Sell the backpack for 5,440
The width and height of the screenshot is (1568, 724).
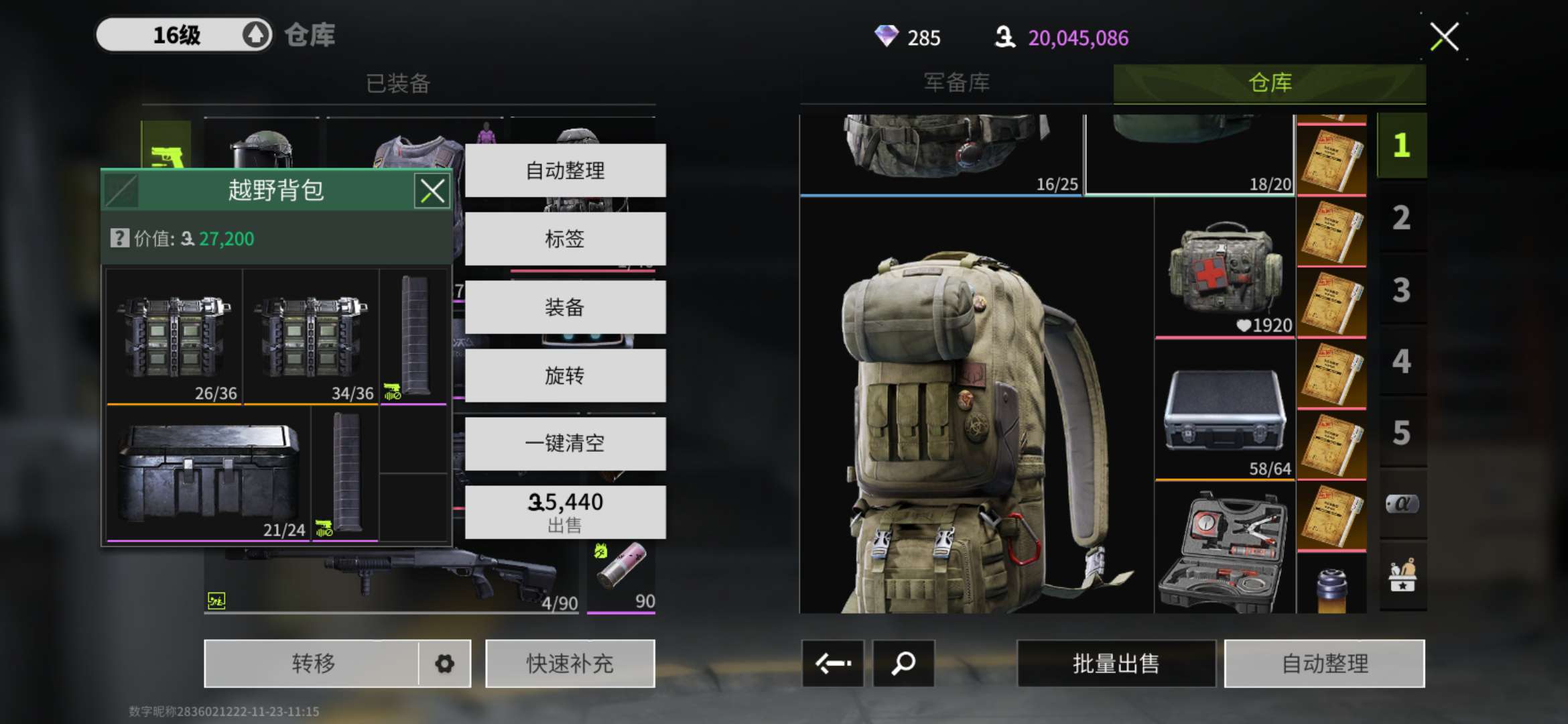pyautogui.click(x=565, y=512)
